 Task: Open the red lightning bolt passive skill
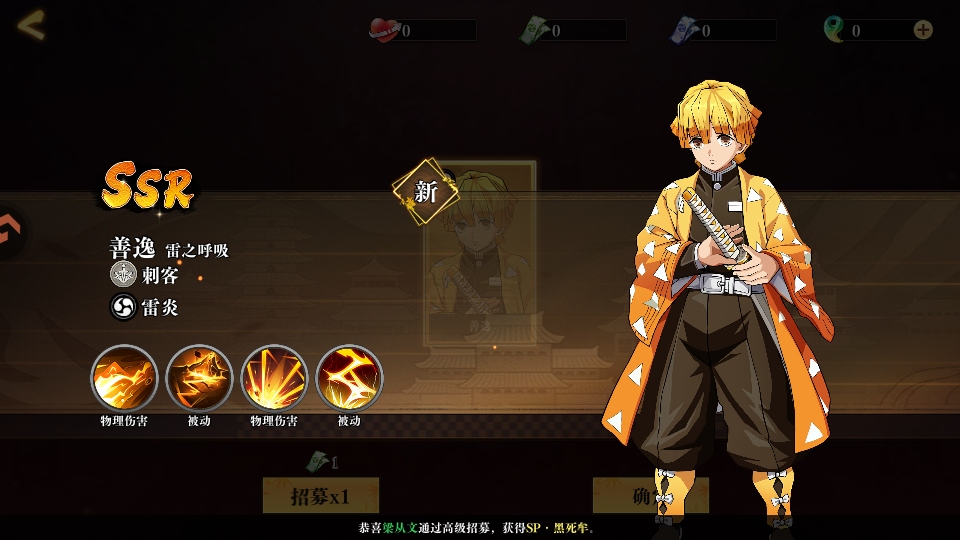(349, 378)
